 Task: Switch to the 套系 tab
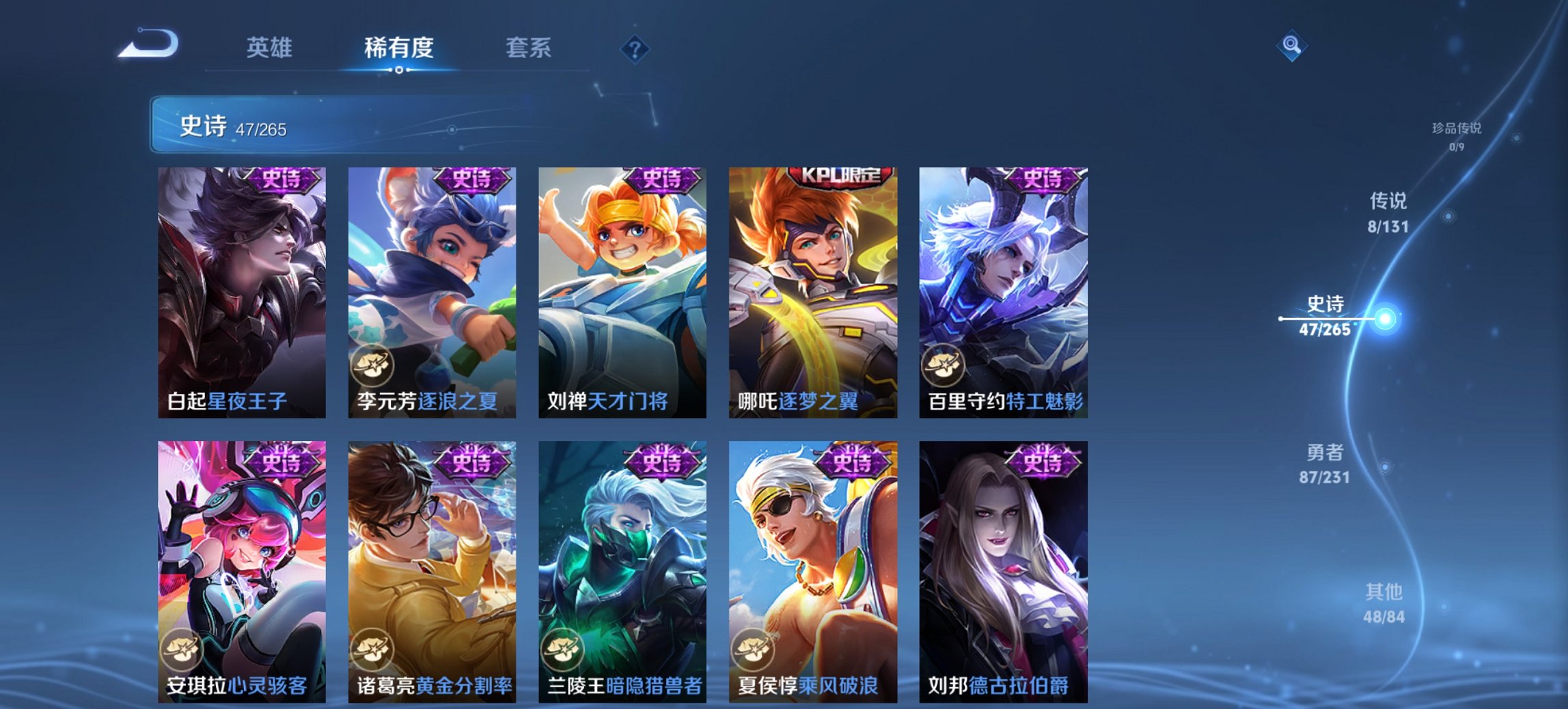[x=527, y=48]
